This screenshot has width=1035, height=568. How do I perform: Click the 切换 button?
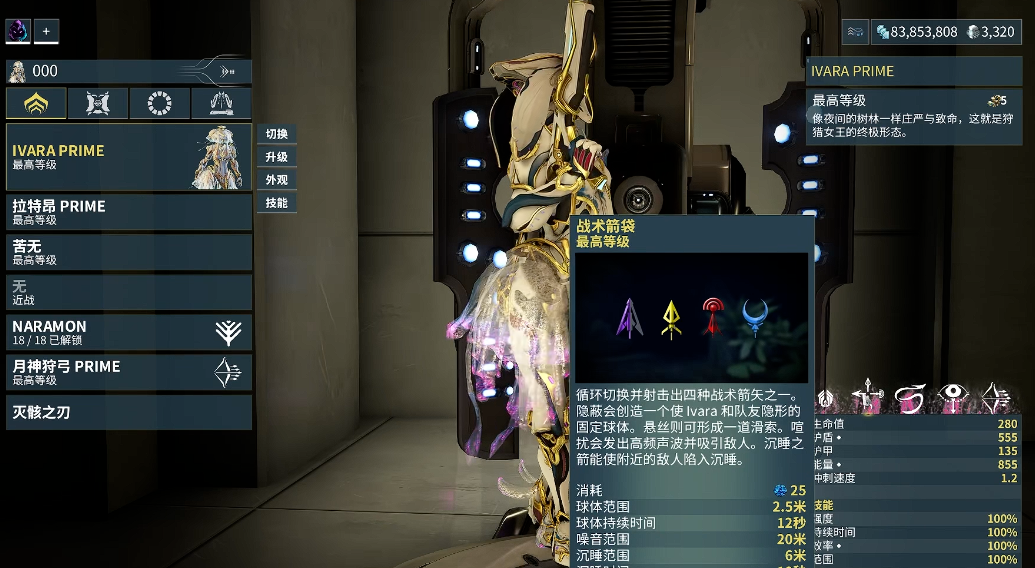click(x=277, y=135)
